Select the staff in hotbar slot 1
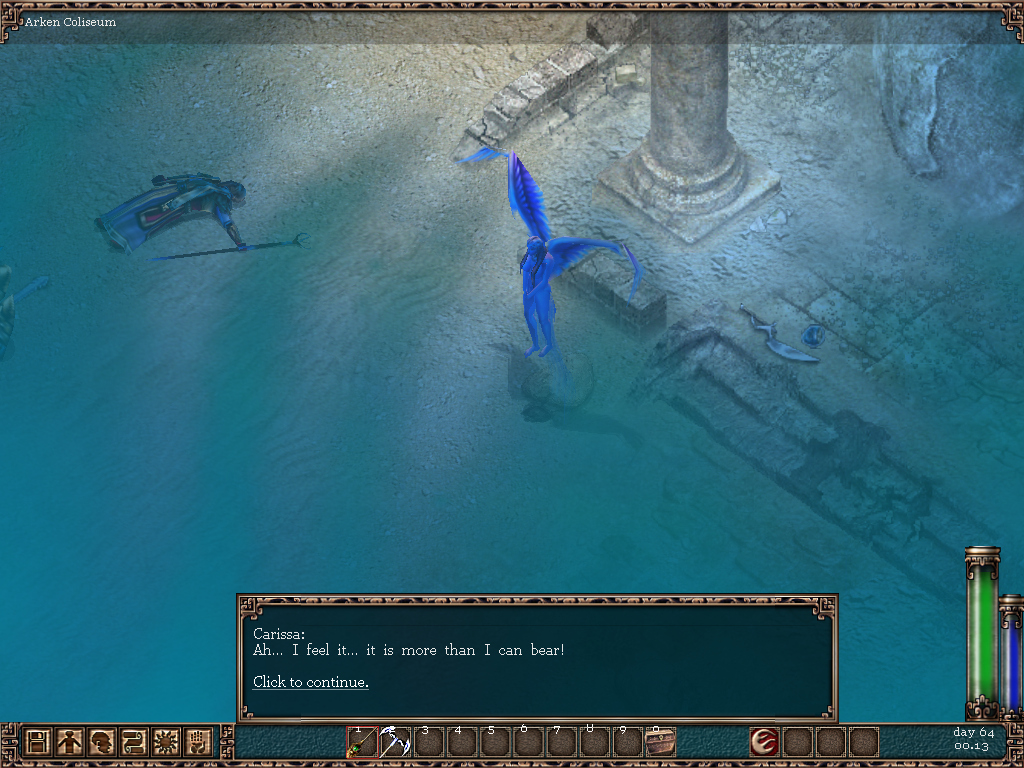 pyautogui.click(x=362, y=742)
